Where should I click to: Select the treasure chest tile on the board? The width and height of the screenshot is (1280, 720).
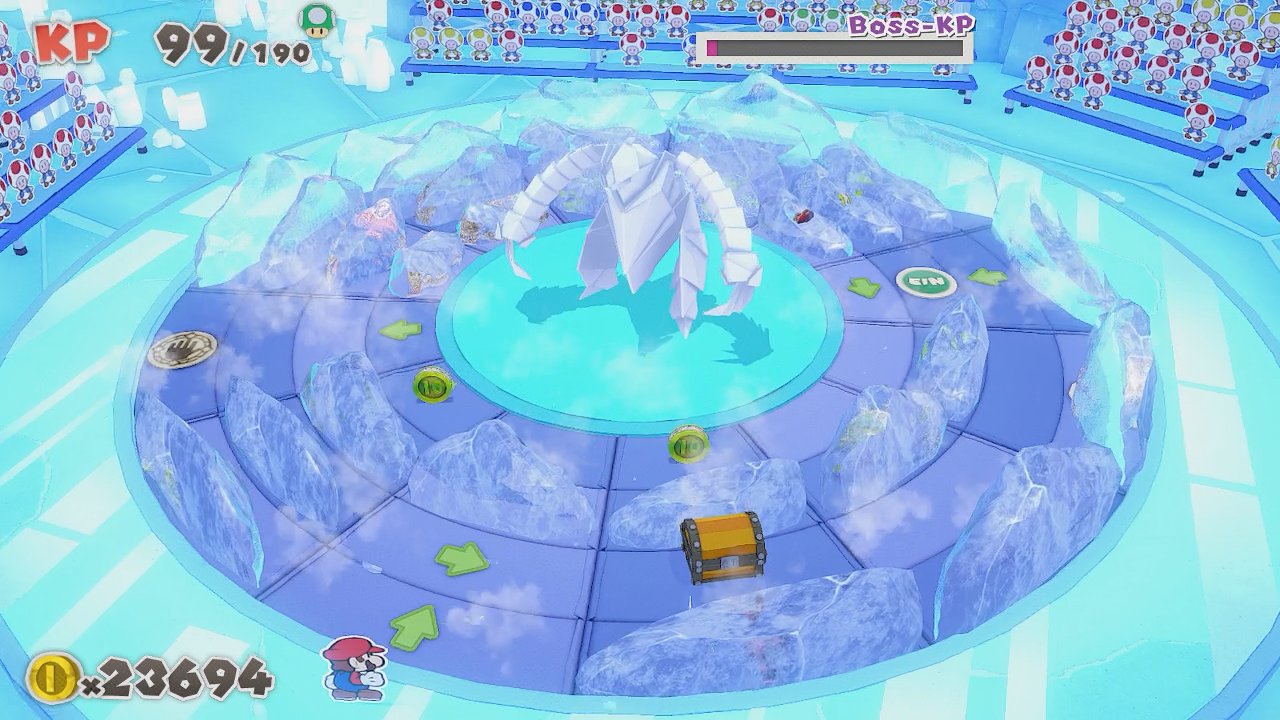pos(720,546)
